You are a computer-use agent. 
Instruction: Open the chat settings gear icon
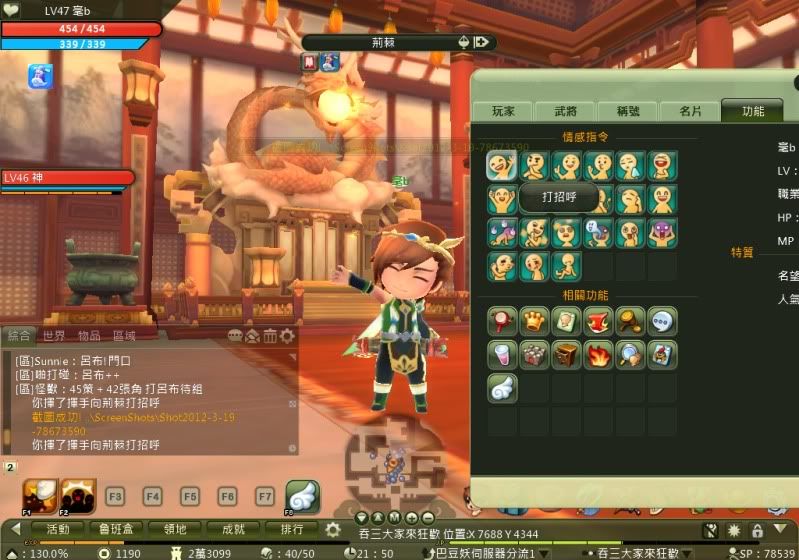288,336
